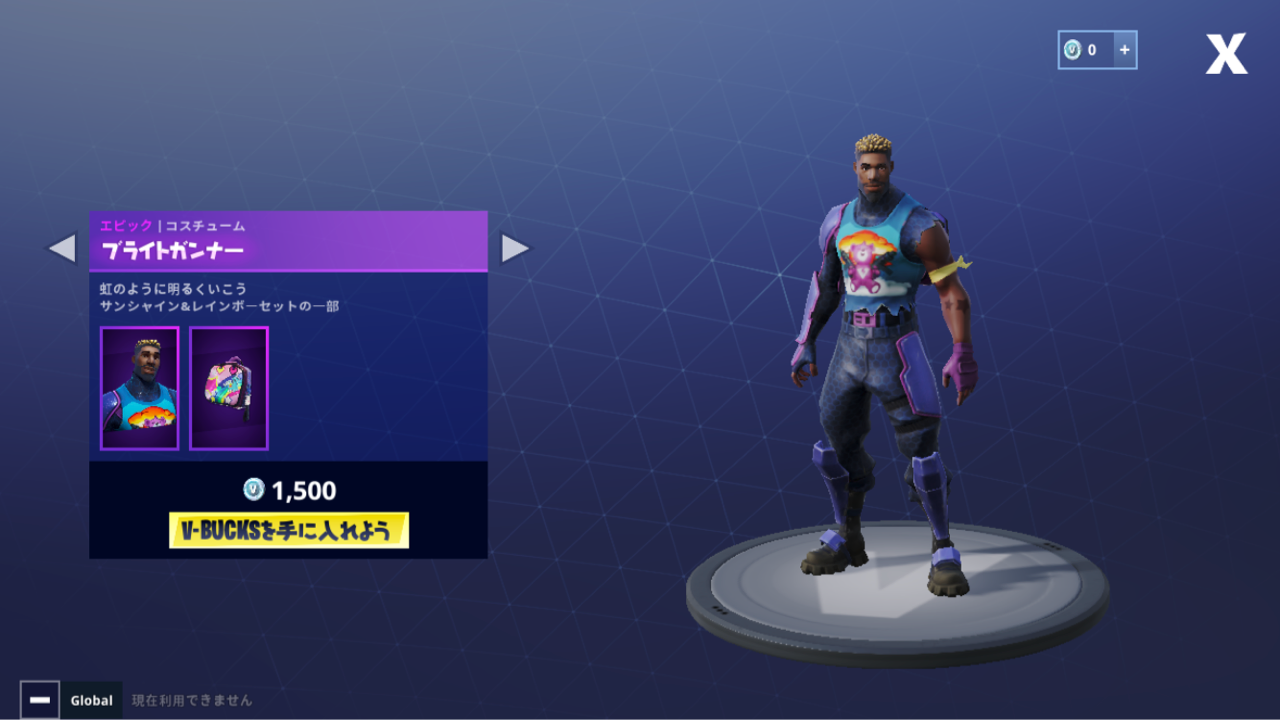Click the V-Bucks coin icon in top bar
This screenshot has height=720, width=1280.
coord(1073,49)
